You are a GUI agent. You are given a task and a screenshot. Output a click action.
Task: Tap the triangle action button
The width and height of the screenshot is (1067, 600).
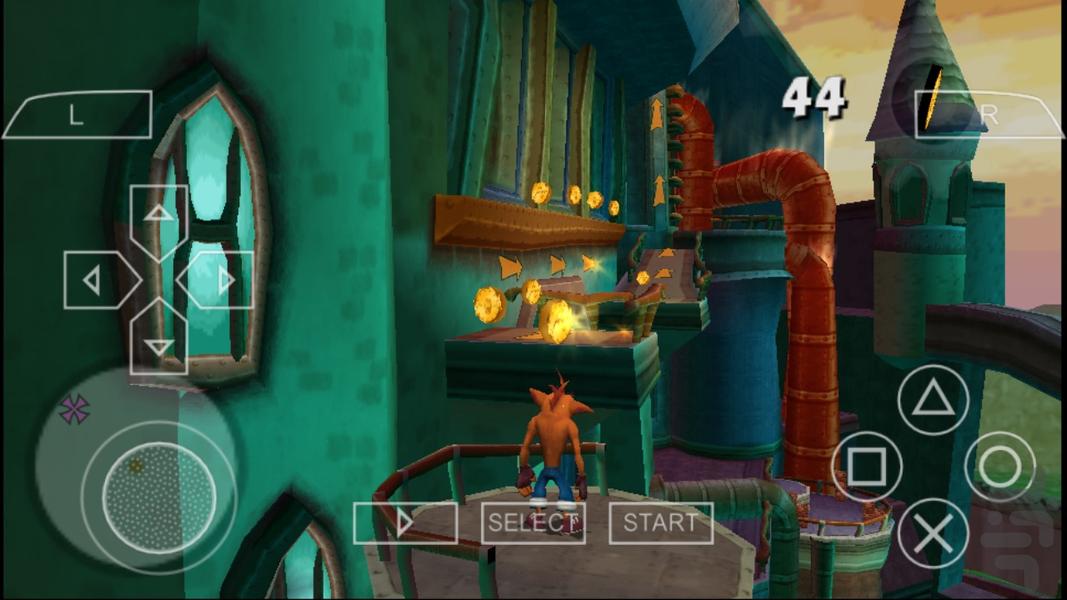click(933, 399)
